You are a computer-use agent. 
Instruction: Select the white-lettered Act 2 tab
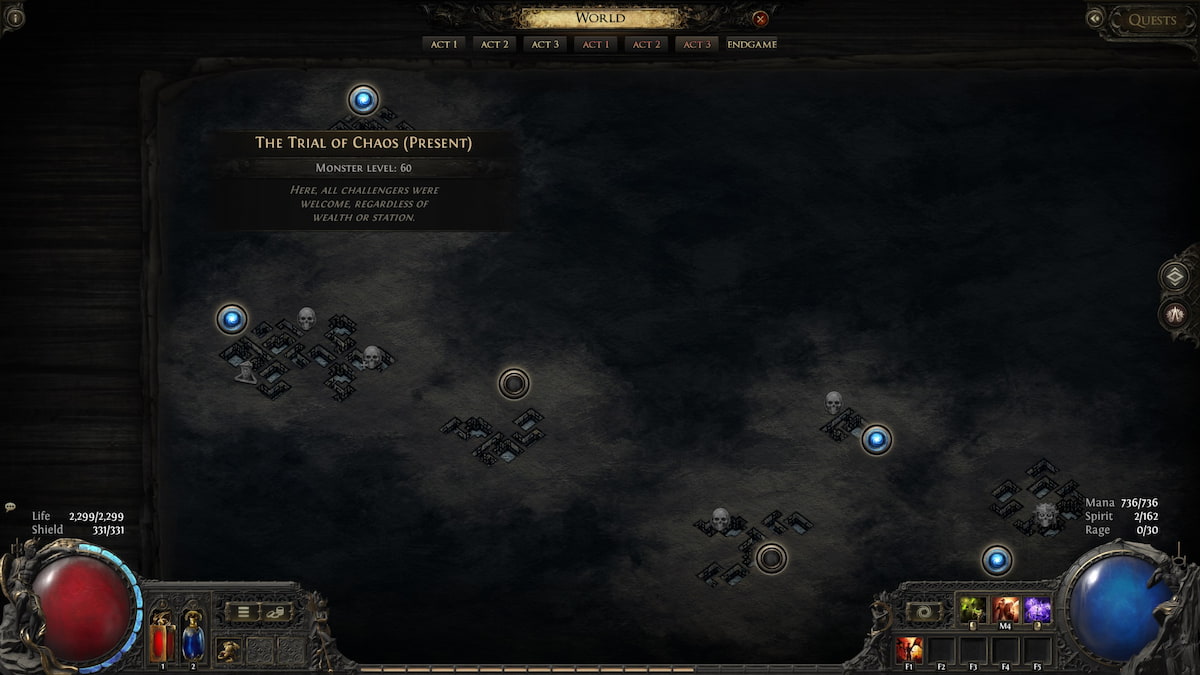495,44
